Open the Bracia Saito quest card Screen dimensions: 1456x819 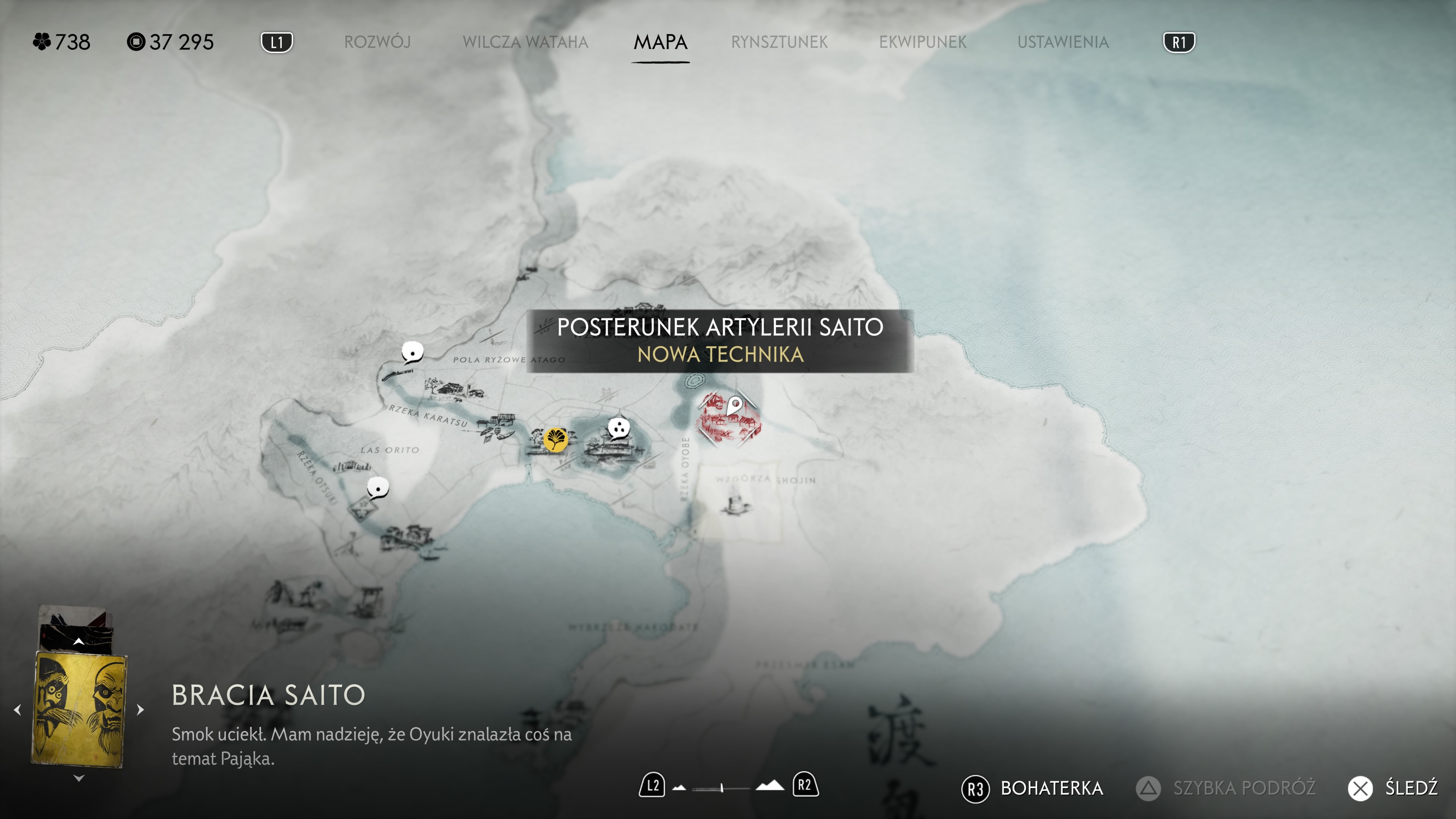(x=78, y=709)
